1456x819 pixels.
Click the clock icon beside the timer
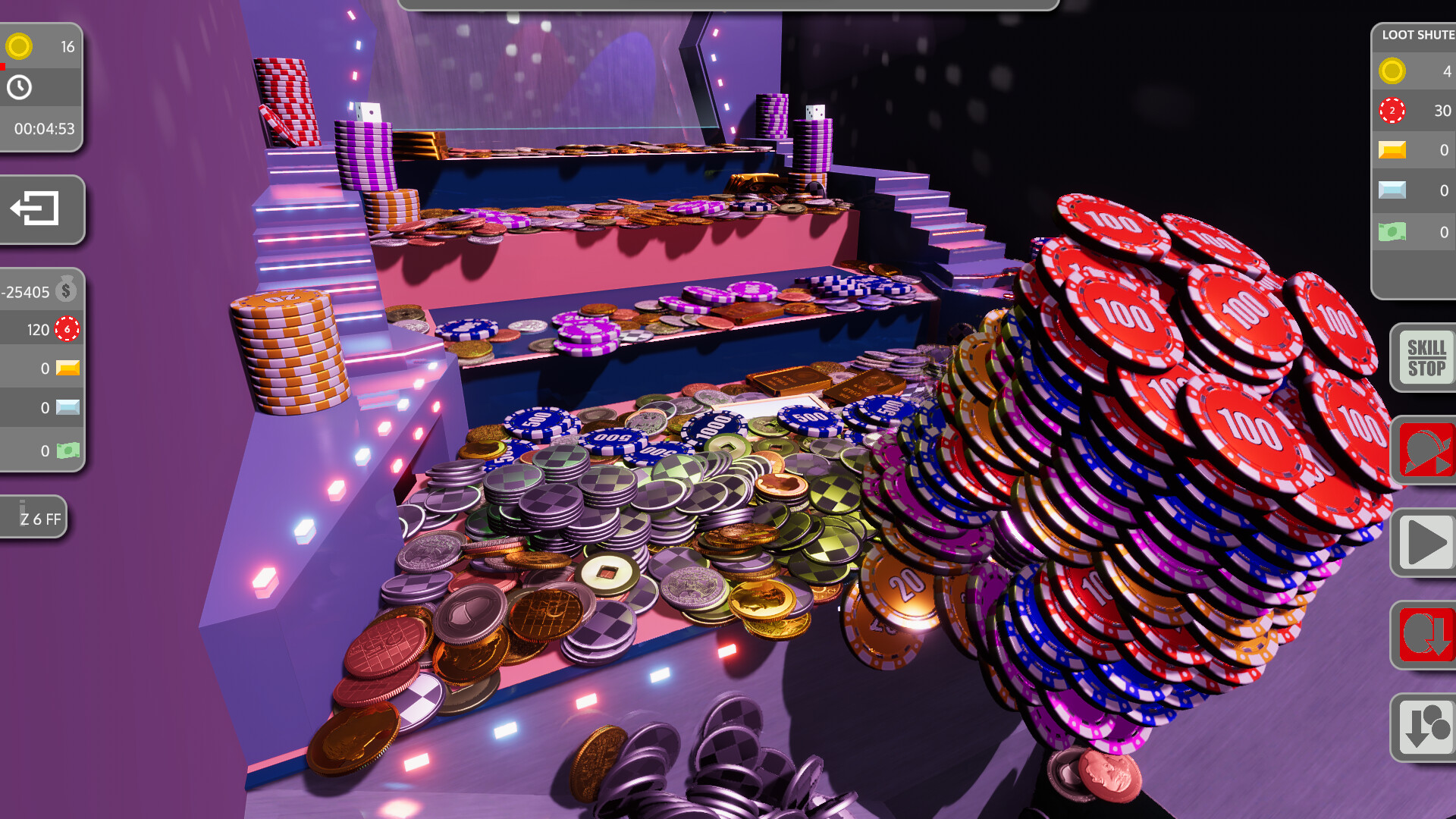[20, 86]
